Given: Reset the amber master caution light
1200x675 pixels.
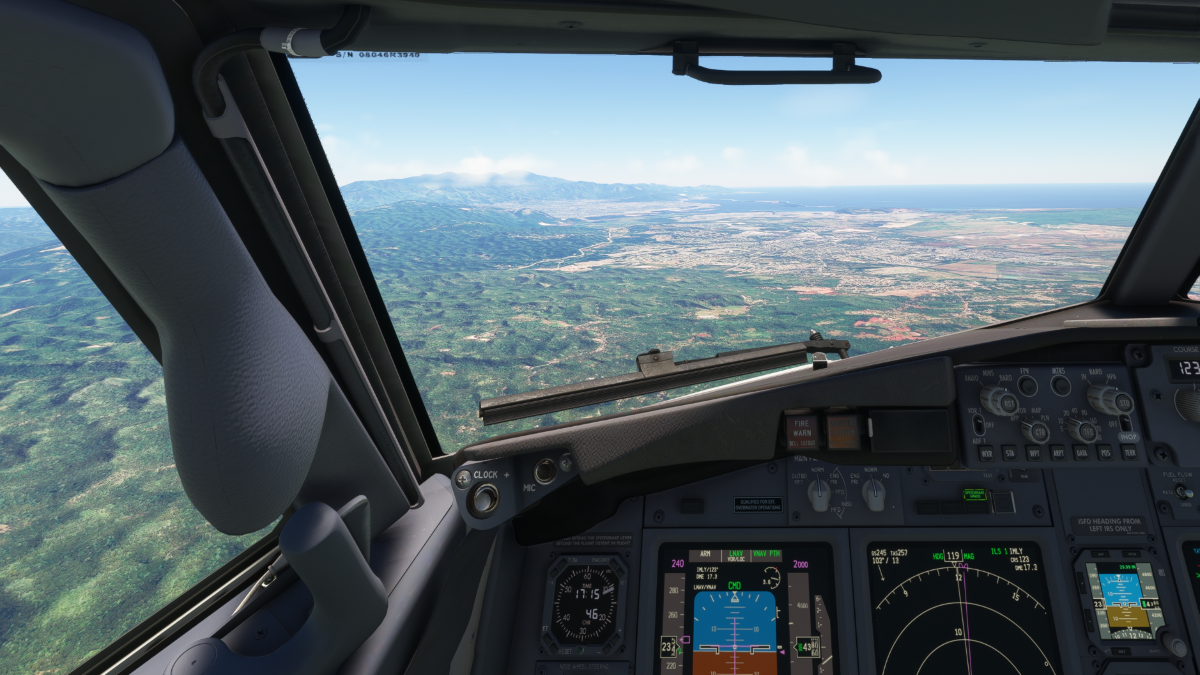Looking at the screenshot, I should tap(844, 431).
